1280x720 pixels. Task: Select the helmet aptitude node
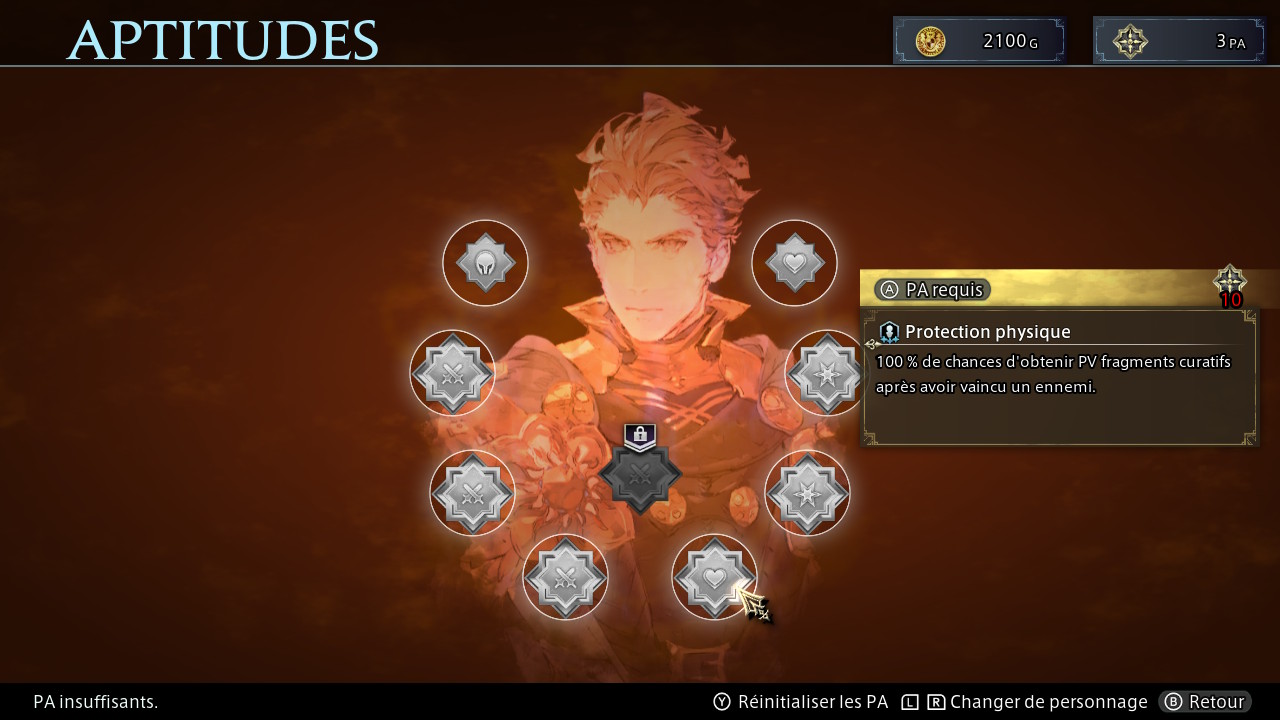point(485,263)
